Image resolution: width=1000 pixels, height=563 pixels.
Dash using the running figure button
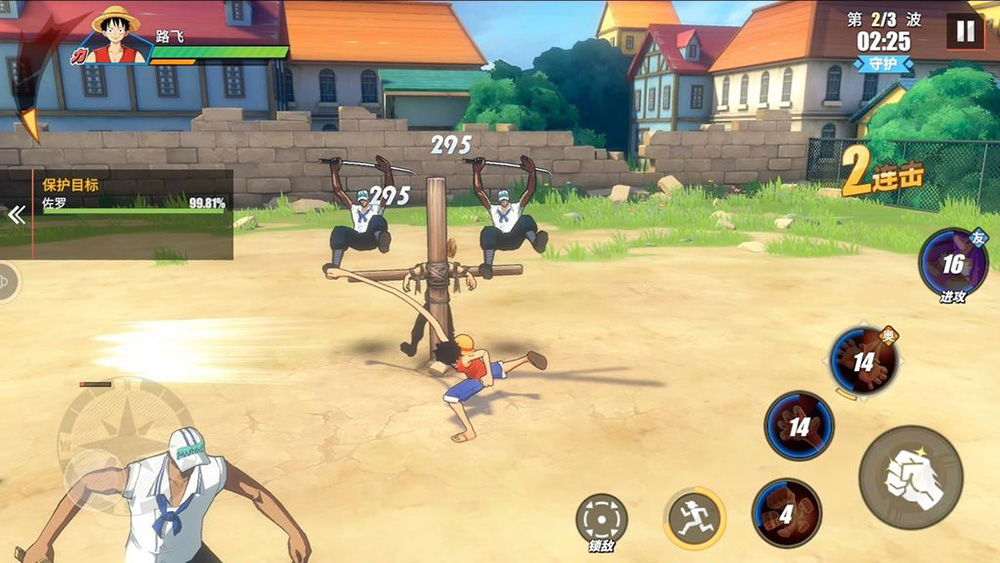coord(694,518)
